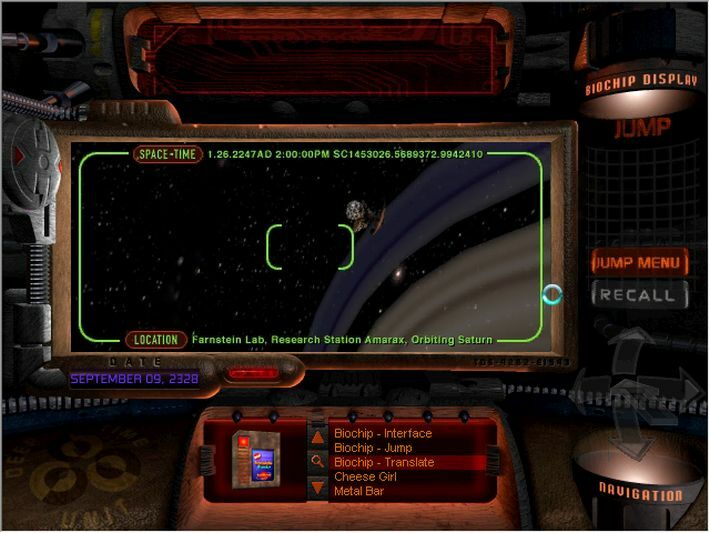Click the inventory scroll-up arrow
The width and height of the screenshot is (710, 533).
pyautogui.click(x=317, y=437)
